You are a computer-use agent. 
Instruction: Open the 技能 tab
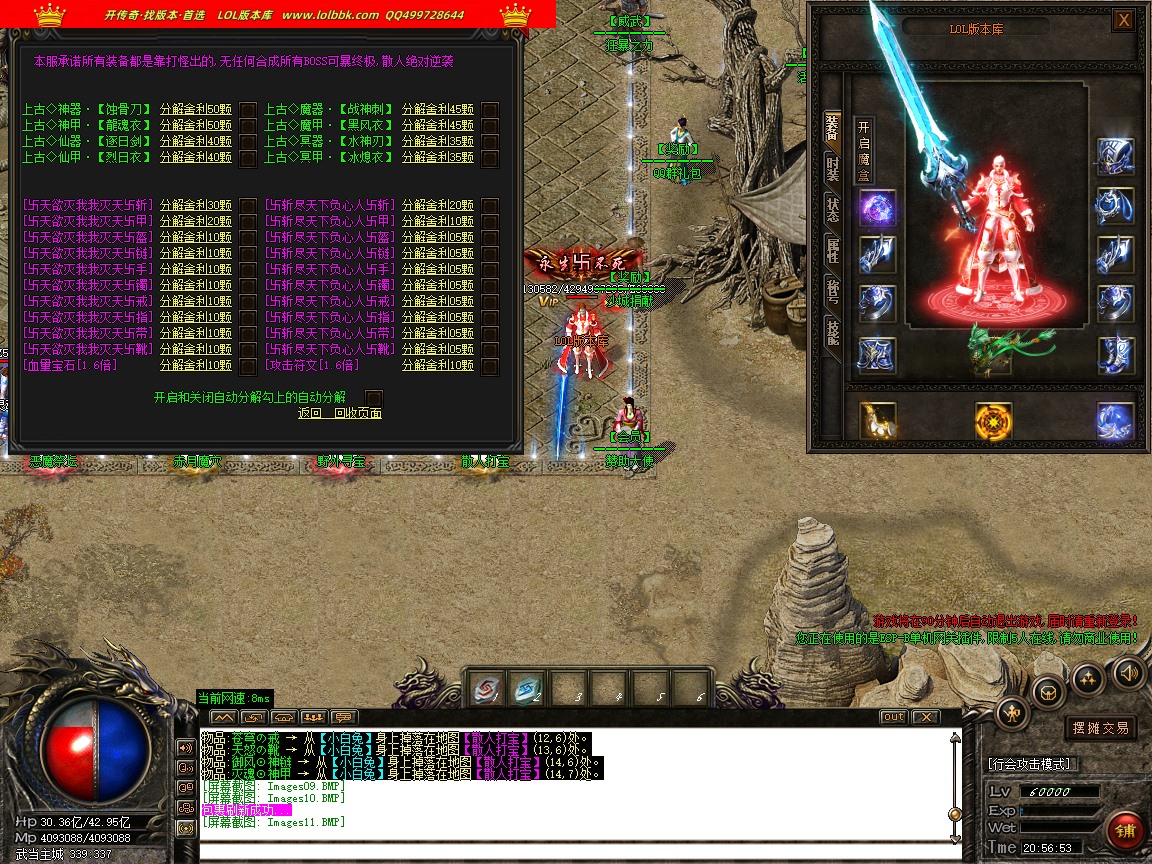832,332
